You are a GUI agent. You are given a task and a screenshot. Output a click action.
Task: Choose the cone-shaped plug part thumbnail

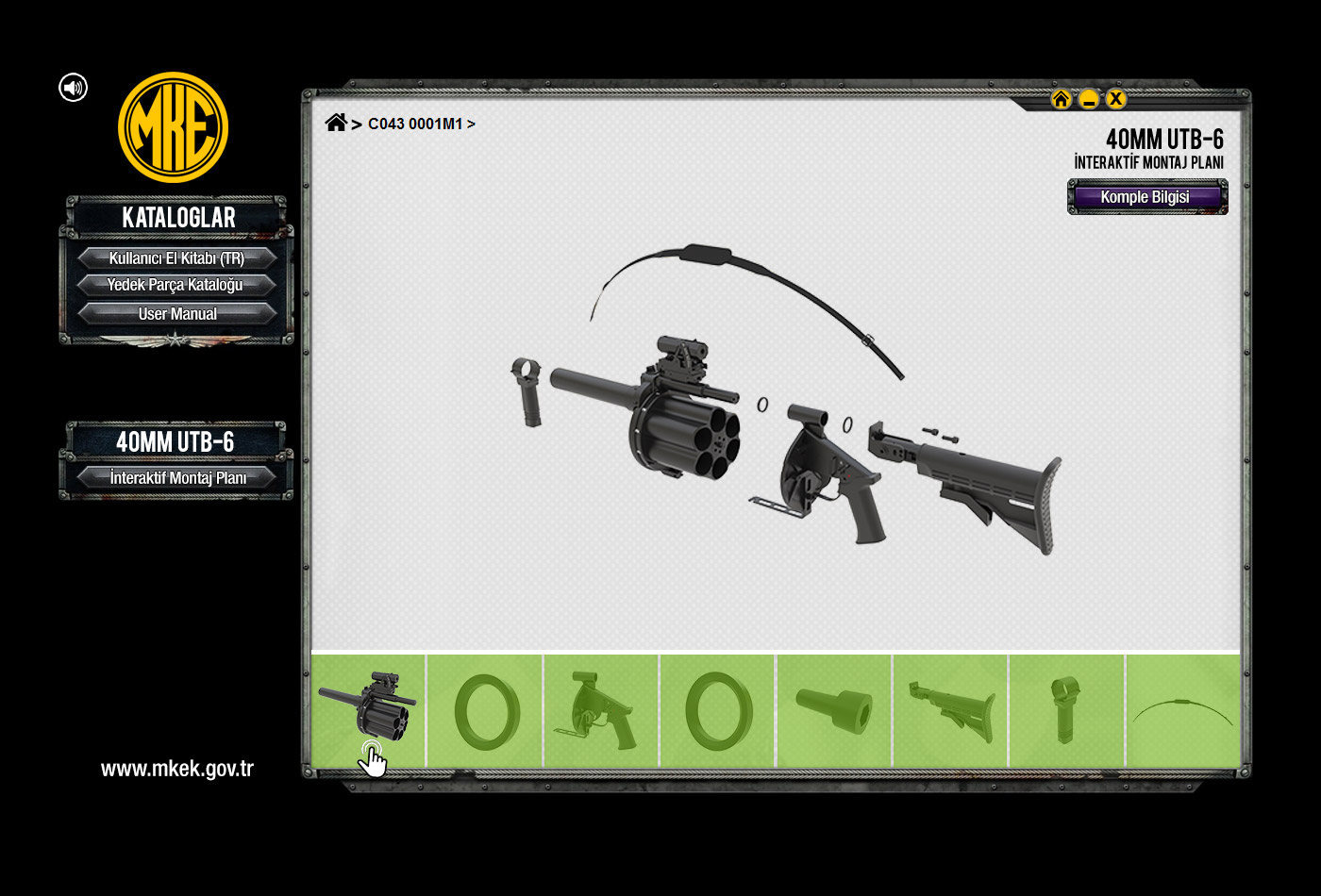click(x=834, y=710)
